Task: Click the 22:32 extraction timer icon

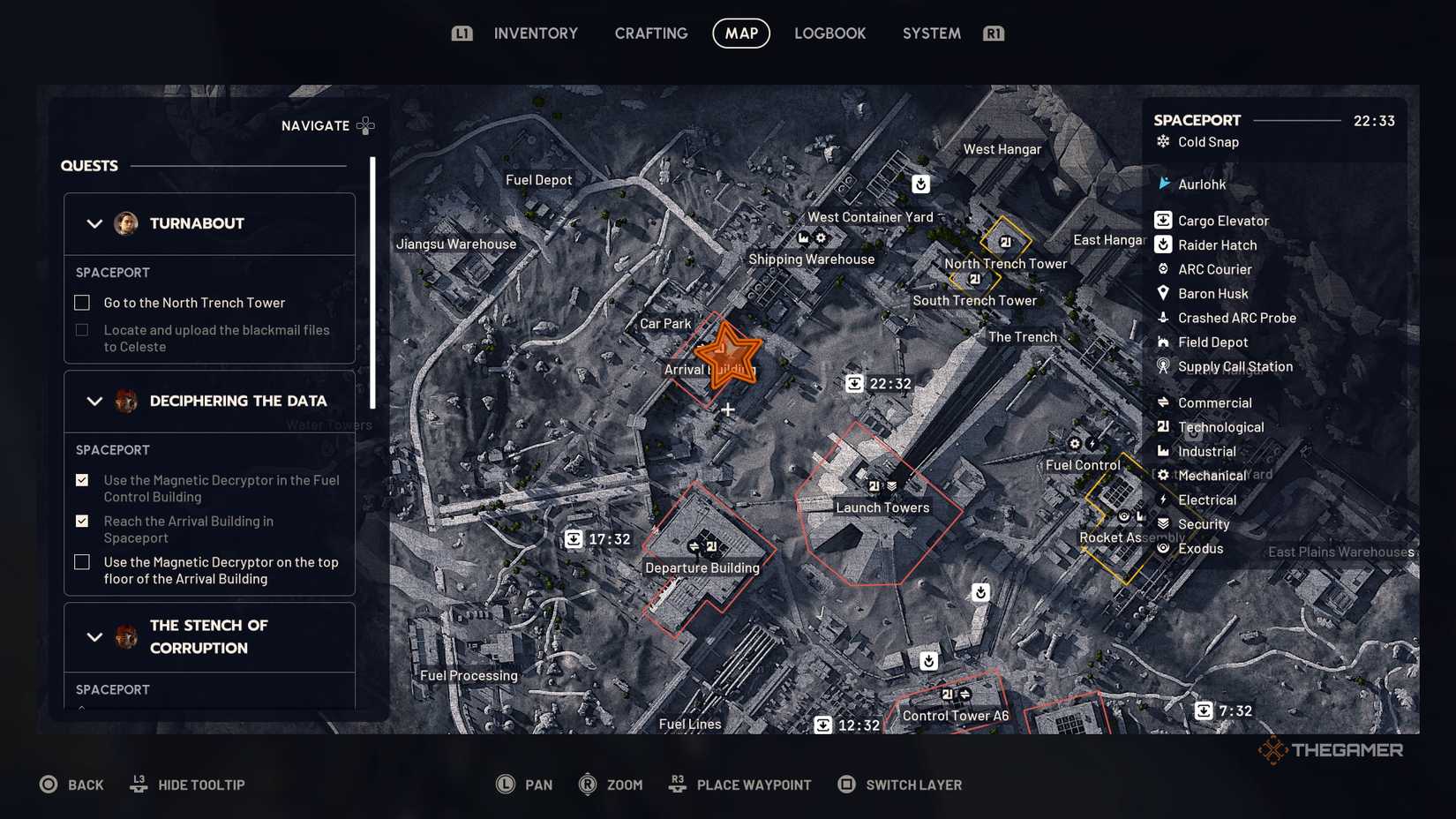Action: pos(853,383)
